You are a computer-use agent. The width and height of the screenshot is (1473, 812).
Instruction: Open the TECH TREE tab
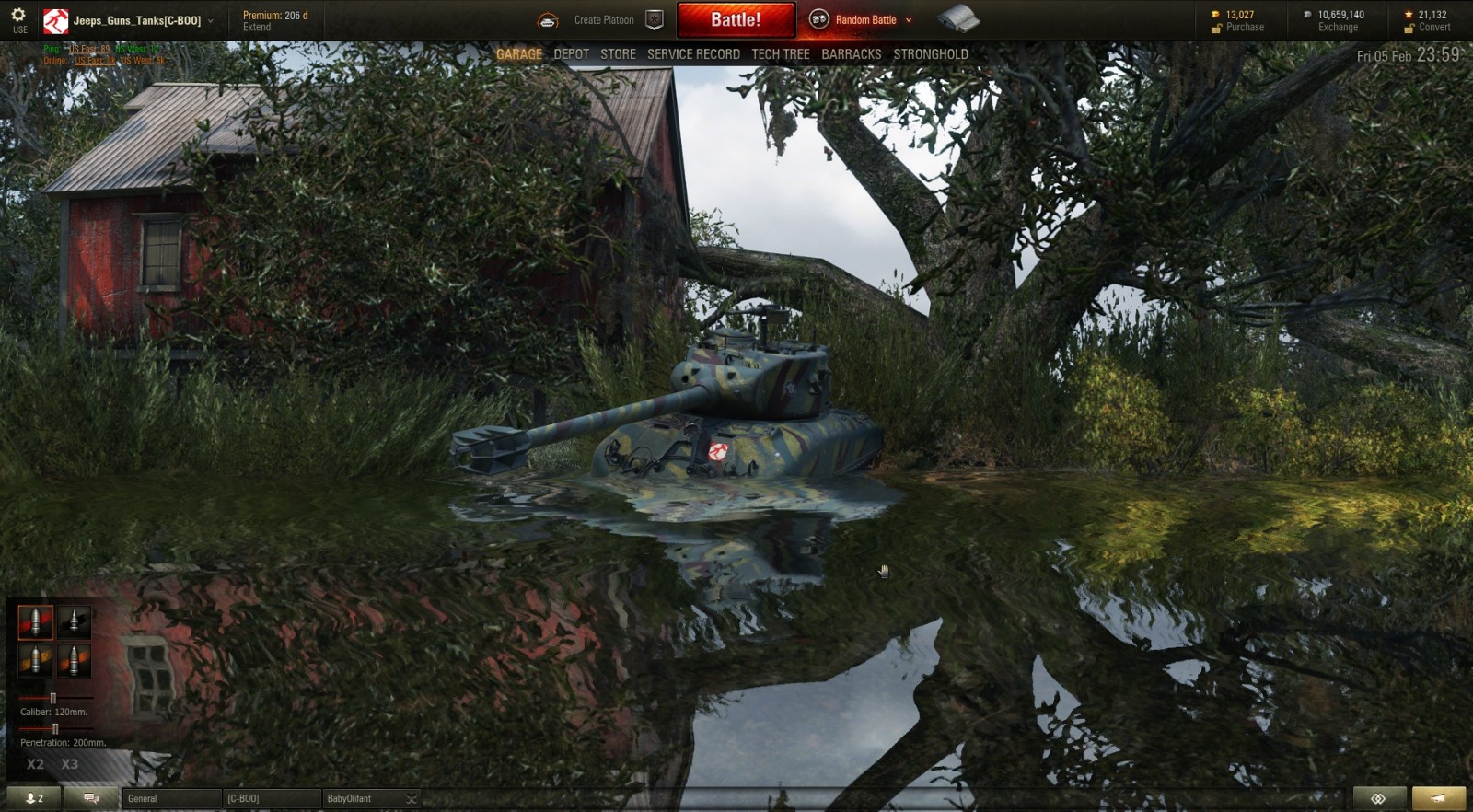[x=780, y=53]
